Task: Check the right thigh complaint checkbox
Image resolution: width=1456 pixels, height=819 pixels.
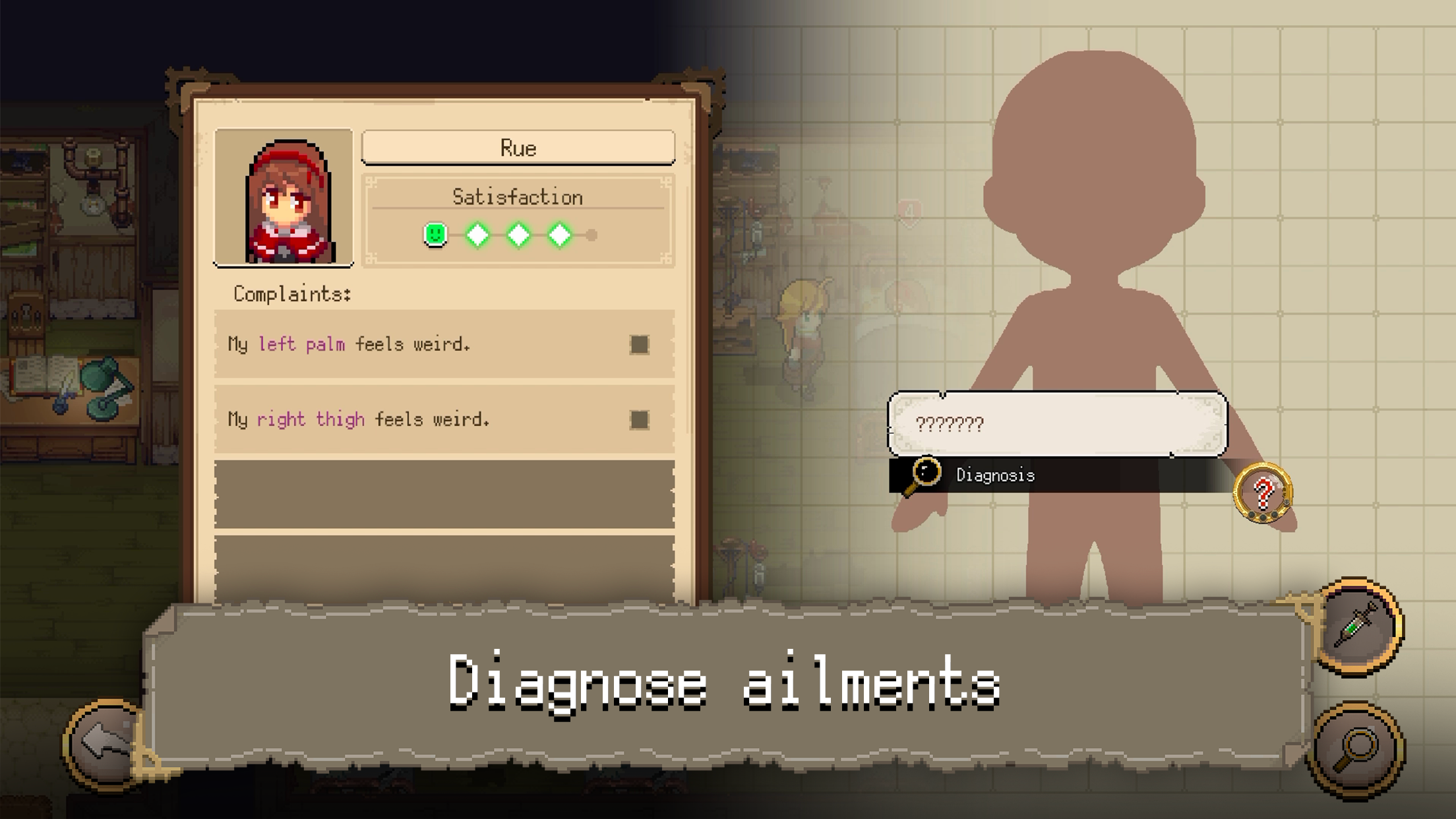Action: [x=639, y=418]
